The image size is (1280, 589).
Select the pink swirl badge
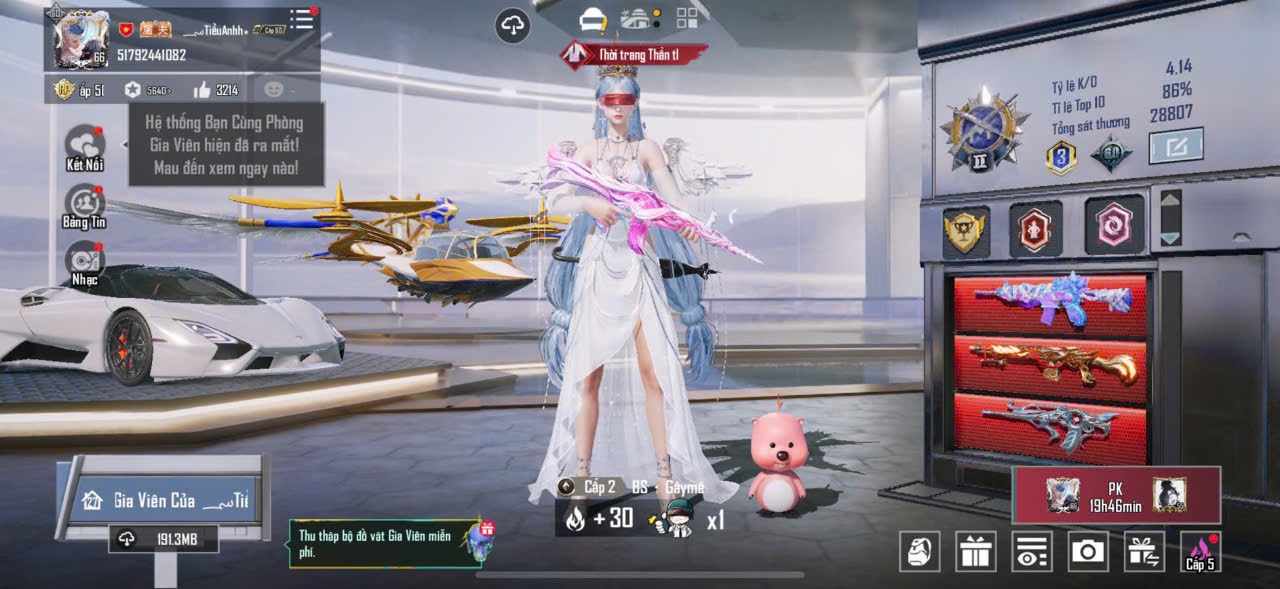pyautogui.click(x=1115, y=227)
